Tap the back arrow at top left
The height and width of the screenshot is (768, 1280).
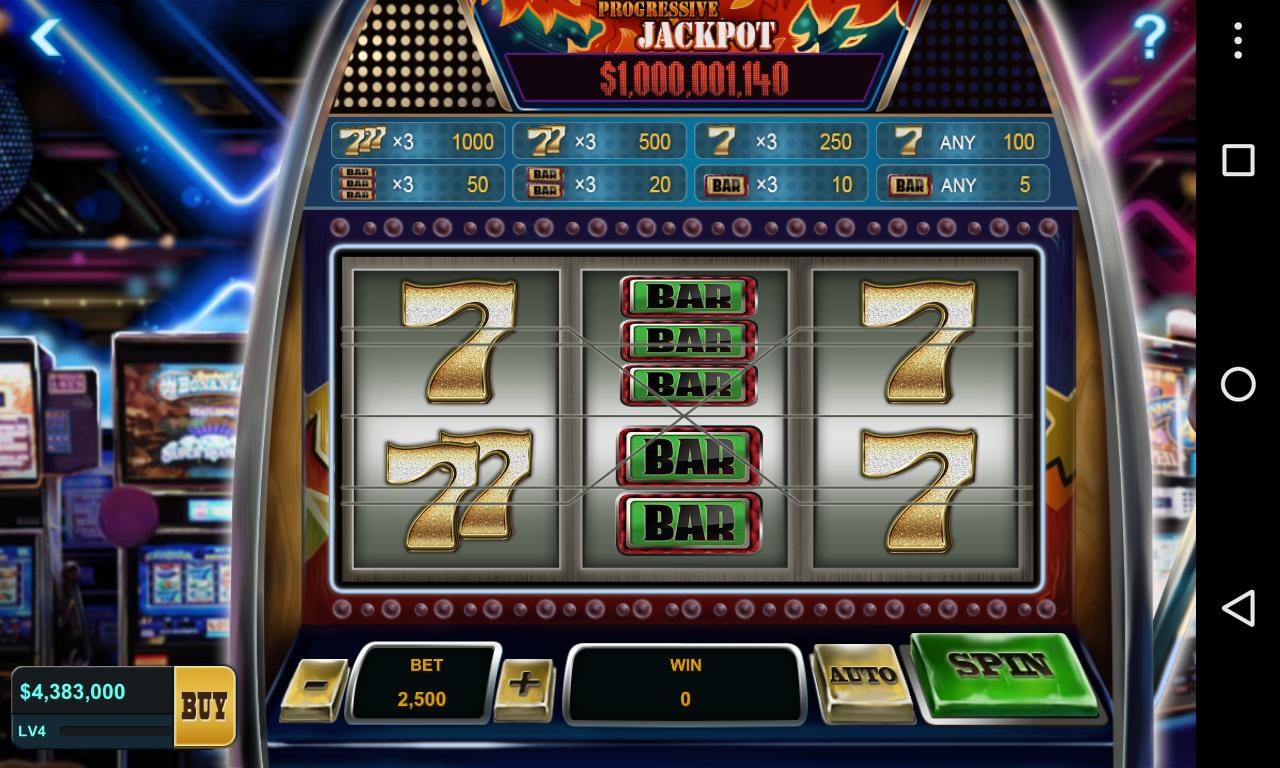click(x=46, y=37)
